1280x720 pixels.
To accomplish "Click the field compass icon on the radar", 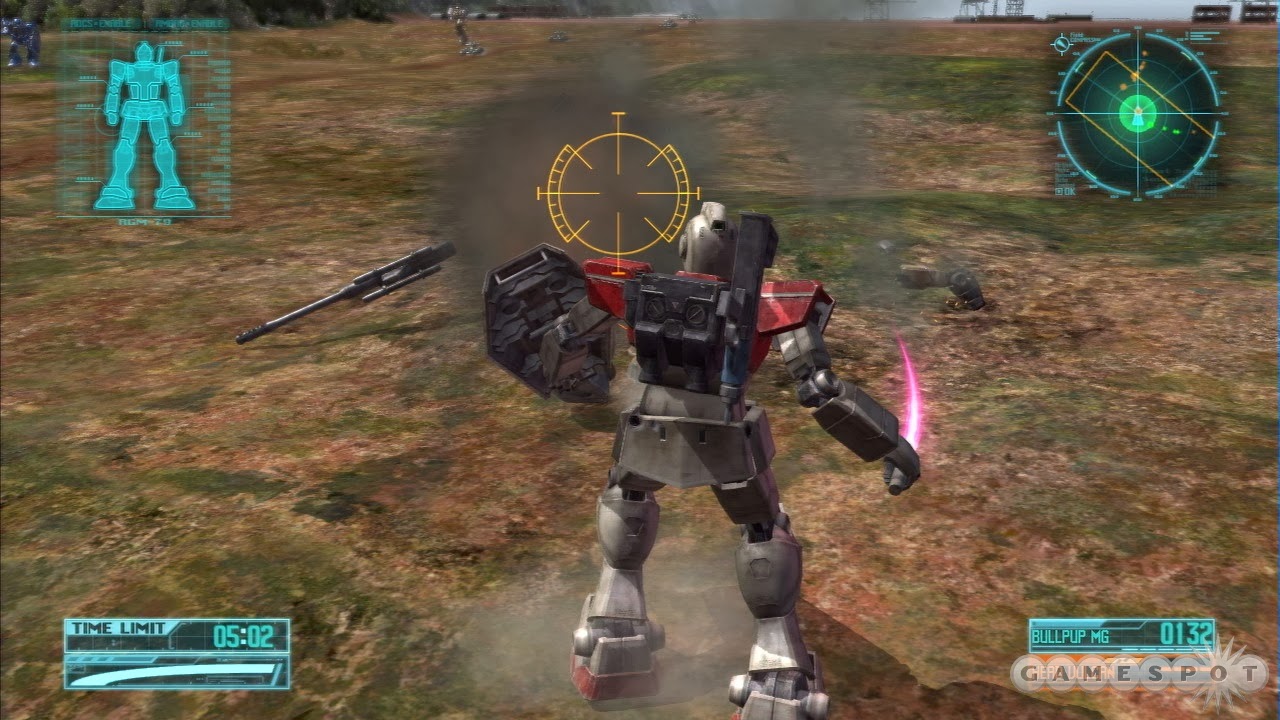I will (x=1062, y=44).
